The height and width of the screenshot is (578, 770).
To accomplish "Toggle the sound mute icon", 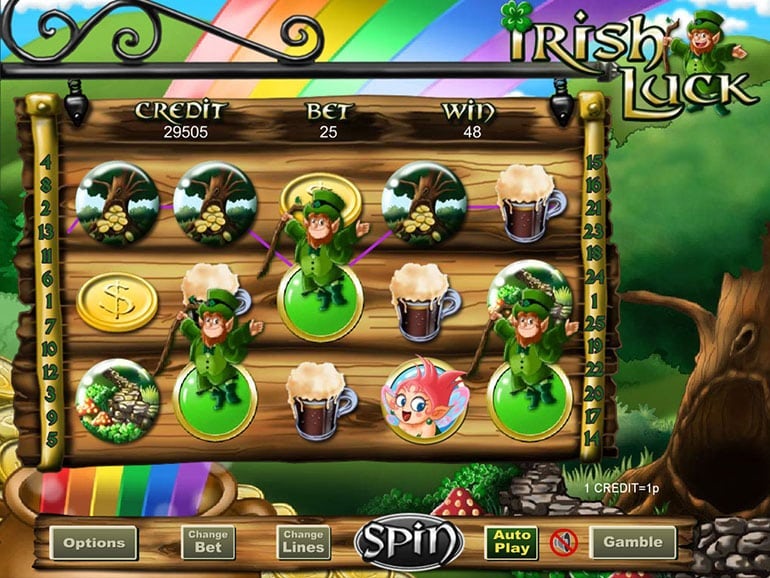I will pyautogui.click(x=563, y=543).
